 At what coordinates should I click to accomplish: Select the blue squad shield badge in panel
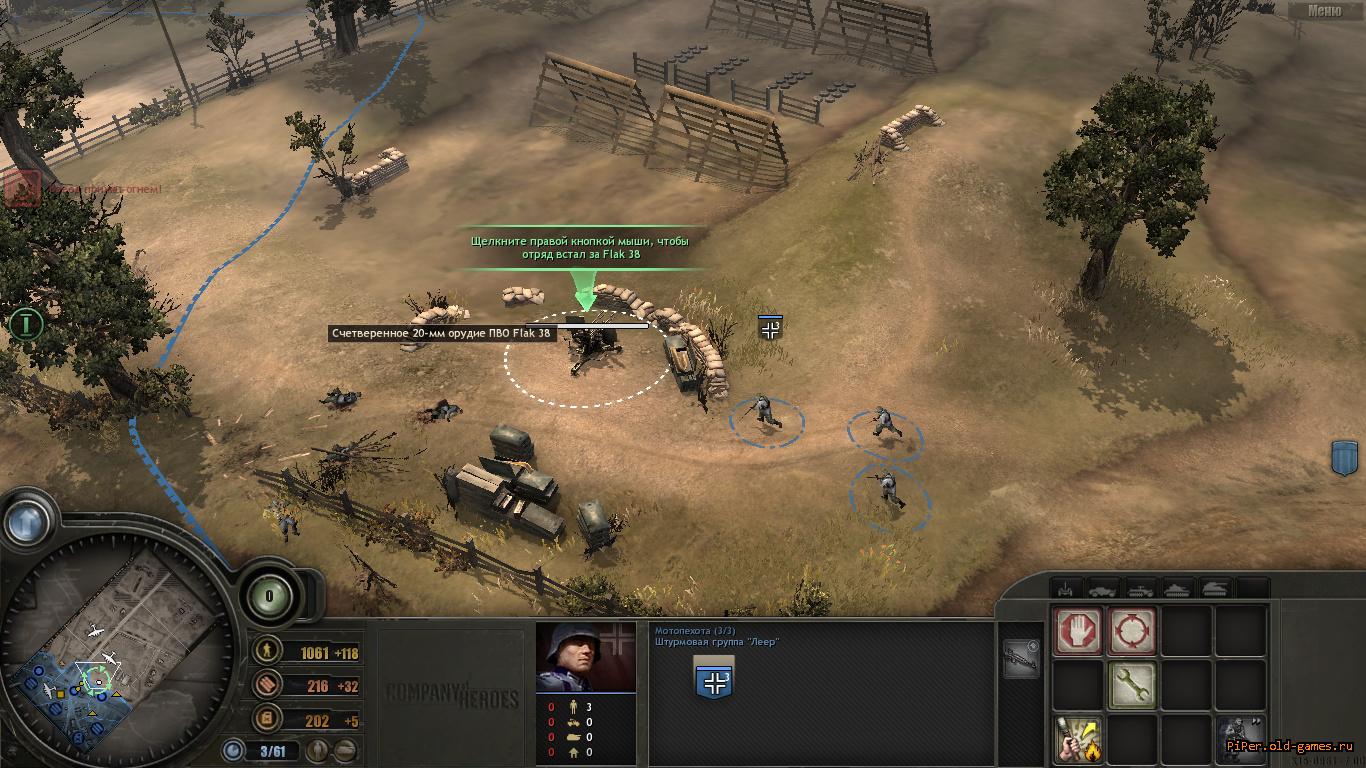click(715, 679)
